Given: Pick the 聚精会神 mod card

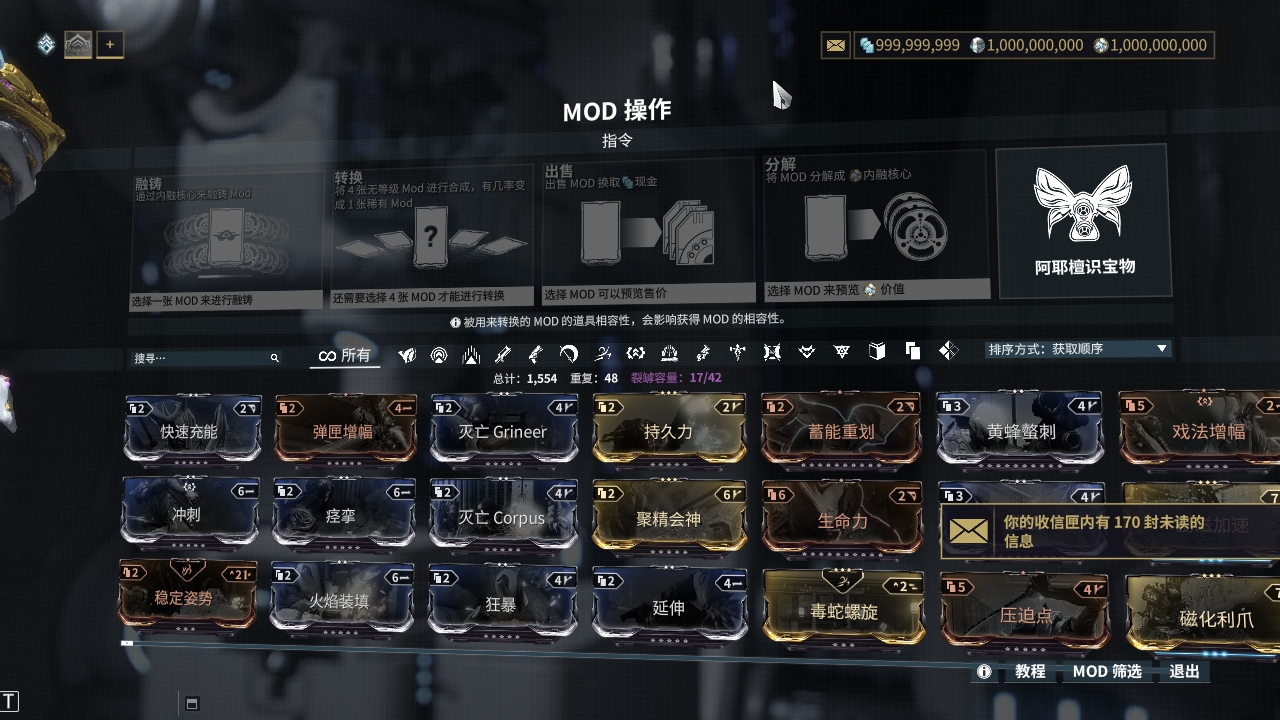Looking at the screenshot, I should (668, 519).
